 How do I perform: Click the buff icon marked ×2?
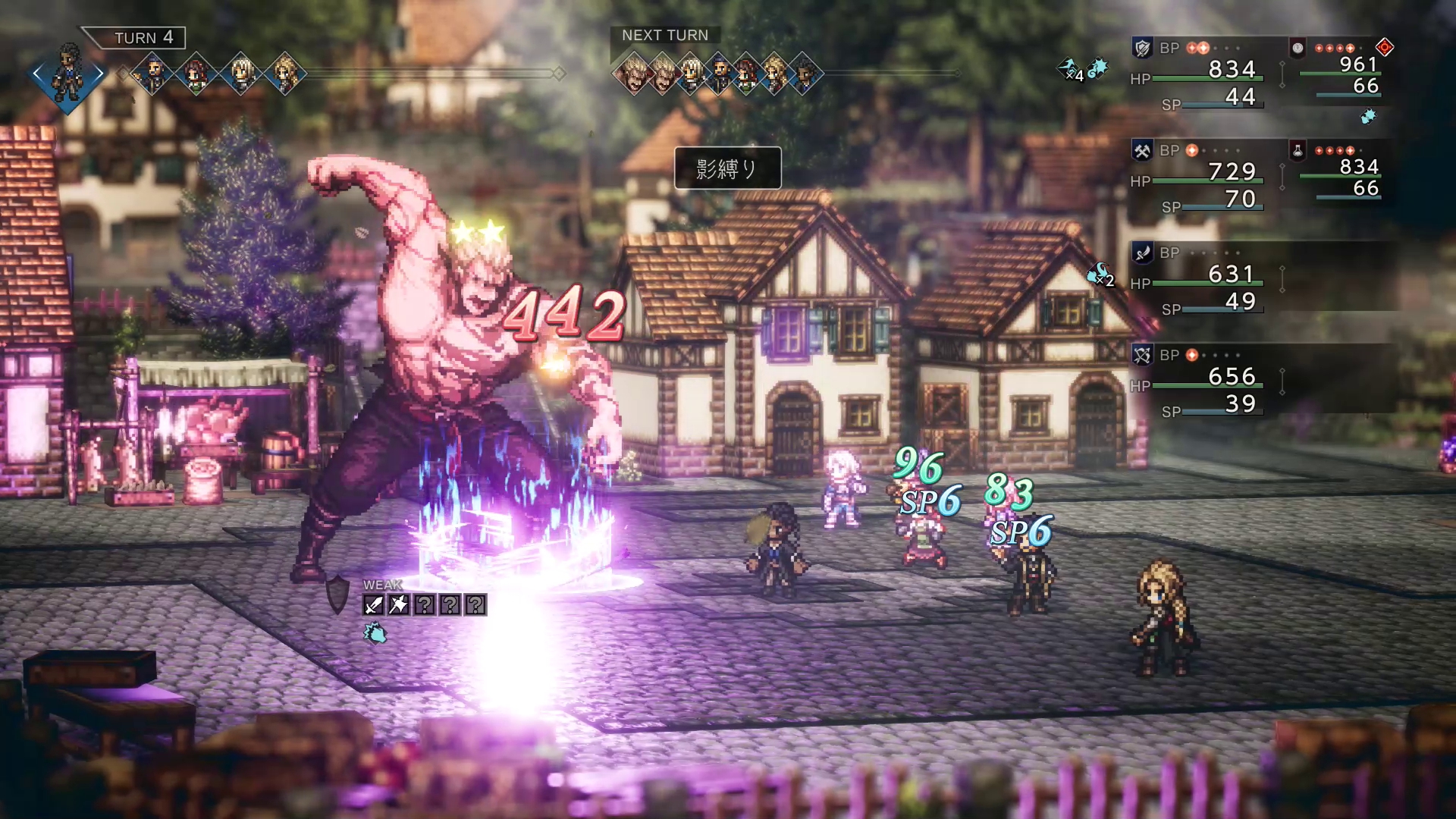tap(1100, 275)
